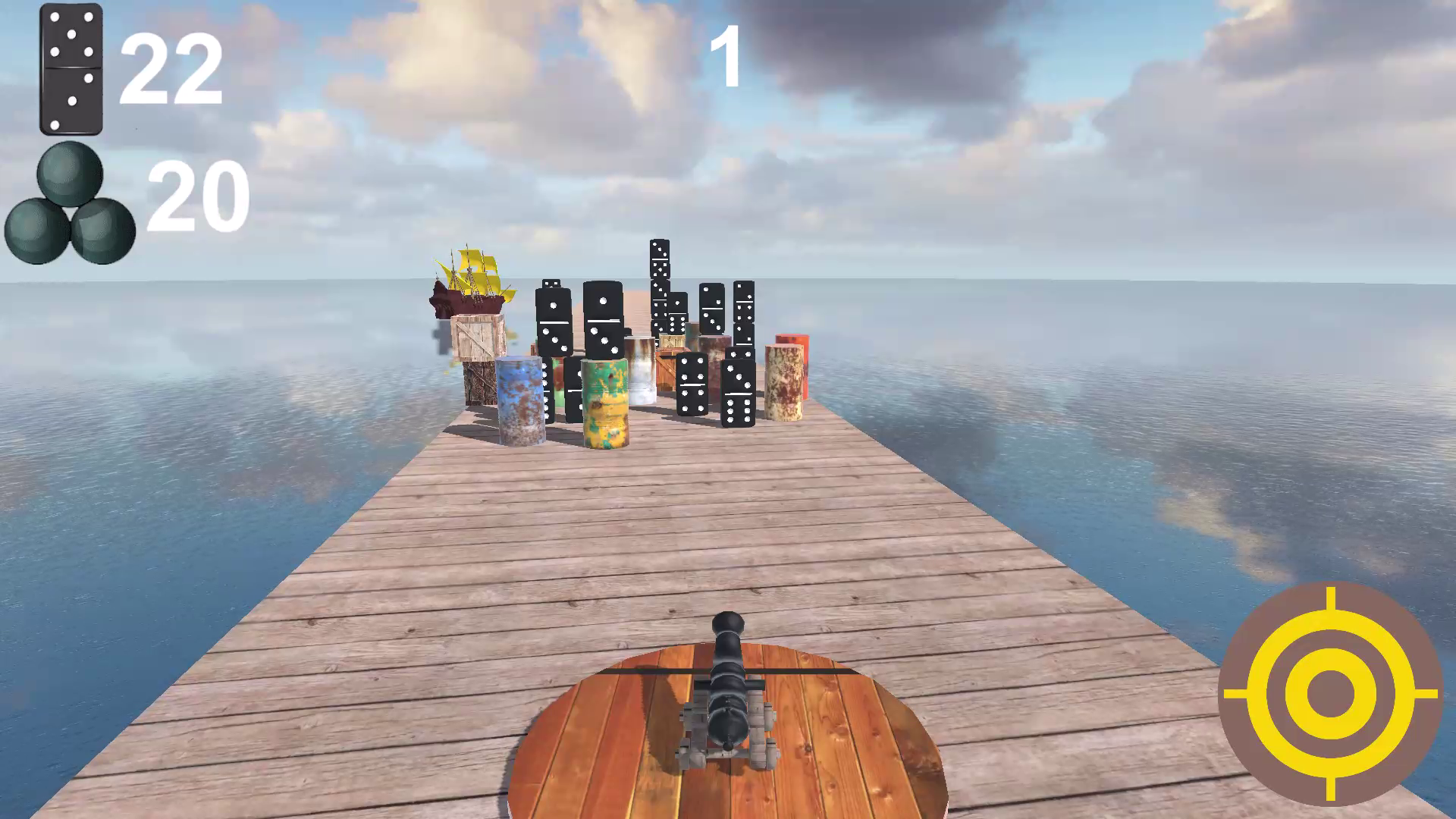The image size is (1456, 819).
Task: Click the tallest domino tower
Action: 661,281
